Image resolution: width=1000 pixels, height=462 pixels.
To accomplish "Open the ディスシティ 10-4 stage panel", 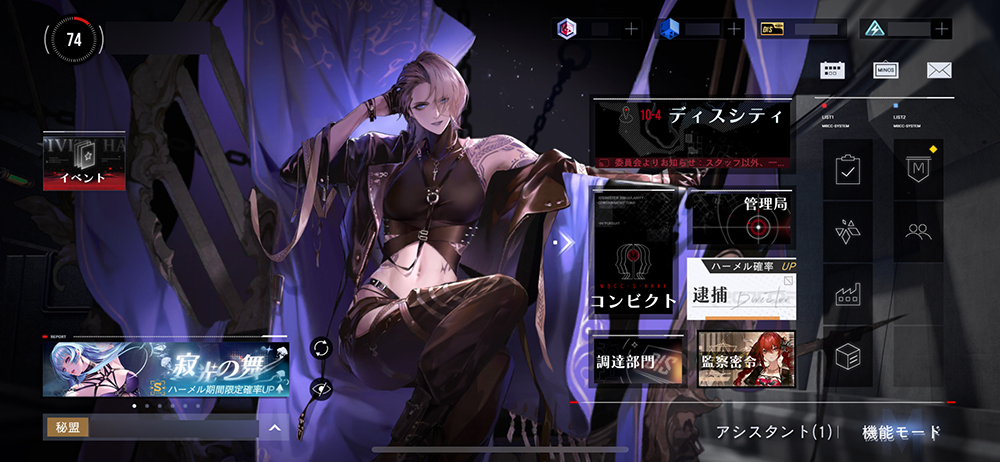I will point(692,132).
